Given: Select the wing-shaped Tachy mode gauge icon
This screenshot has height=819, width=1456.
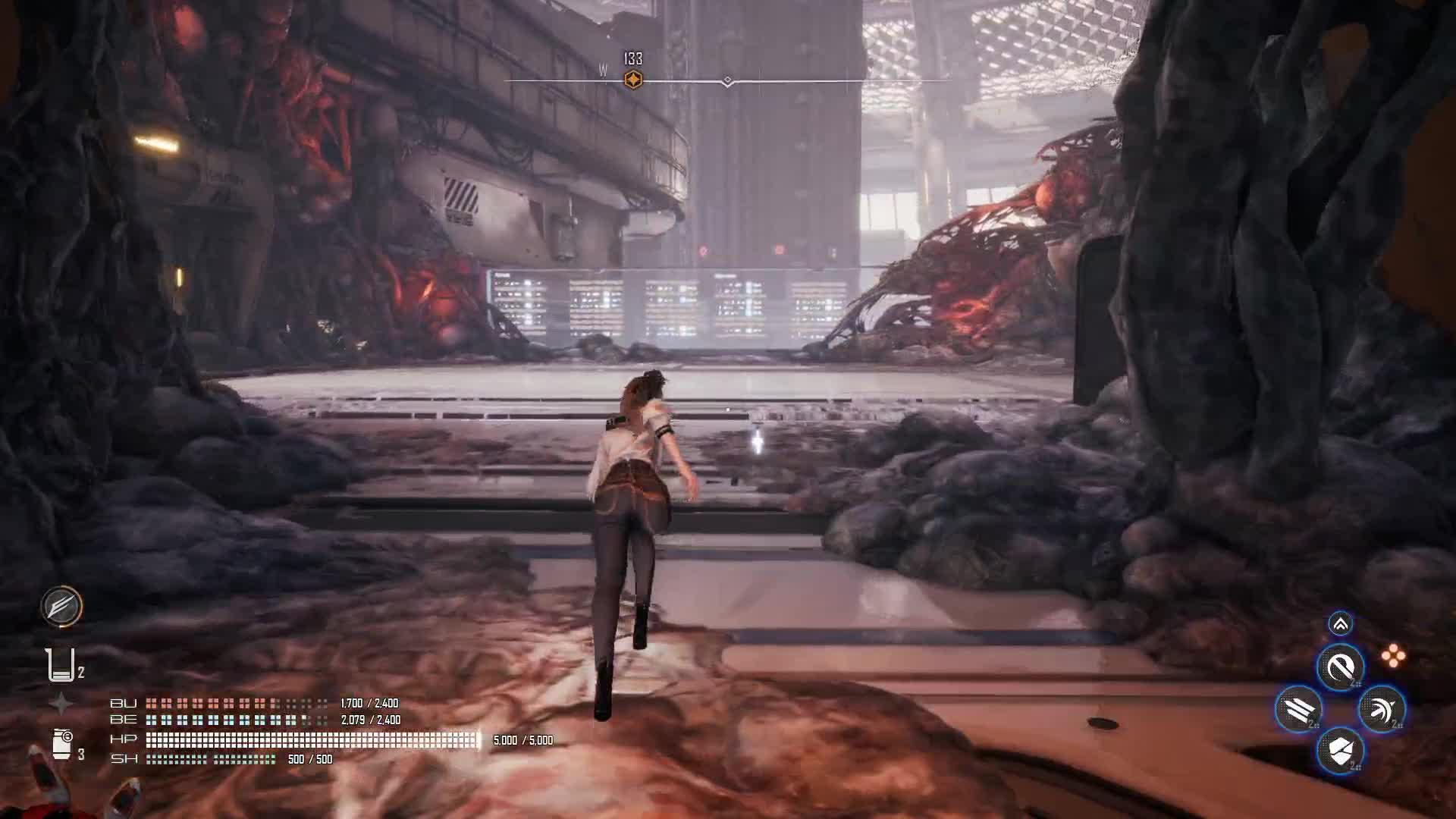Looking at the screenshot, I should pyautogui.click(x=61, y=606).
